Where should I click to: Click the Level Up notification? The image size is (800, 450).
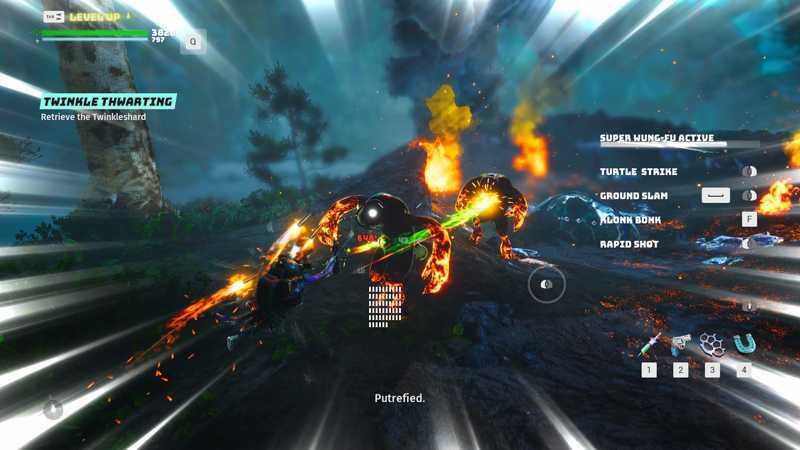94,17
